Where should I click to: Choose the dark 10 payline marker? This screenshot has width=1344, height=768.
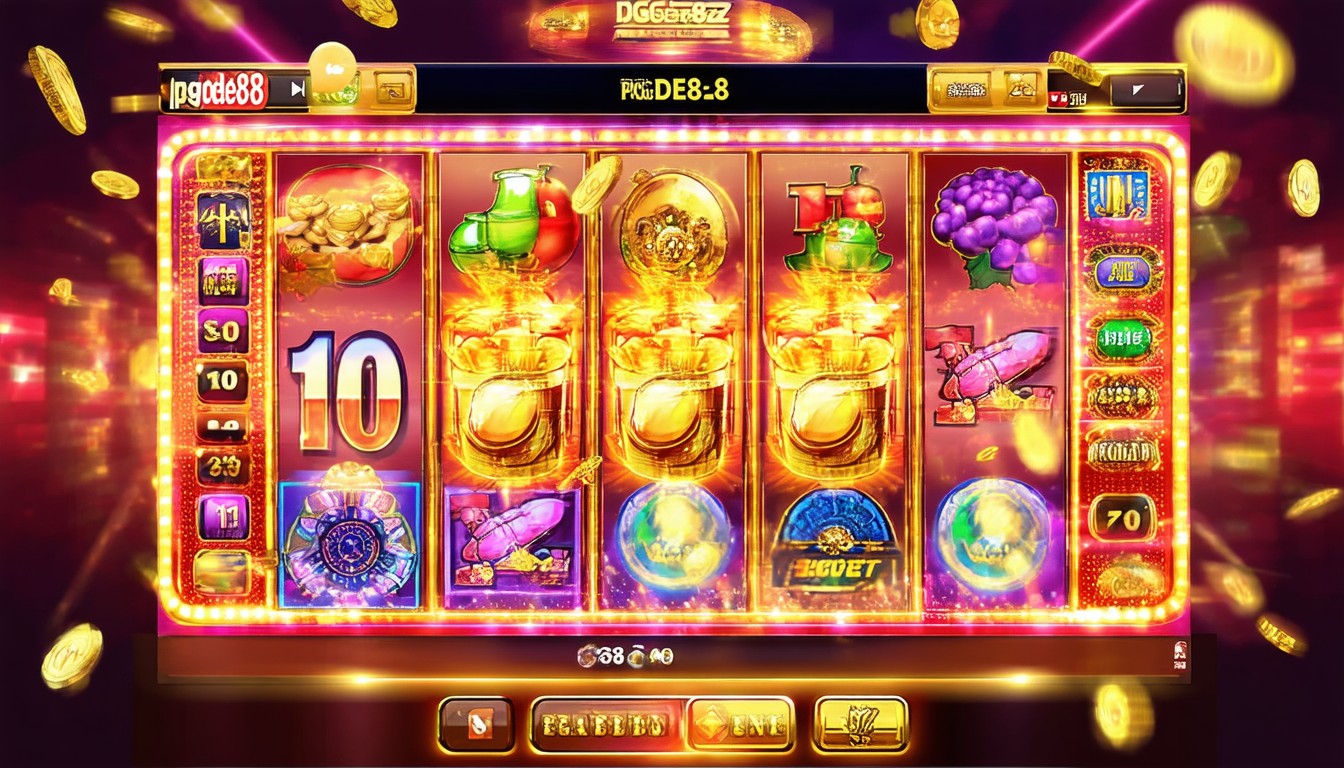[x=222, y=380]
